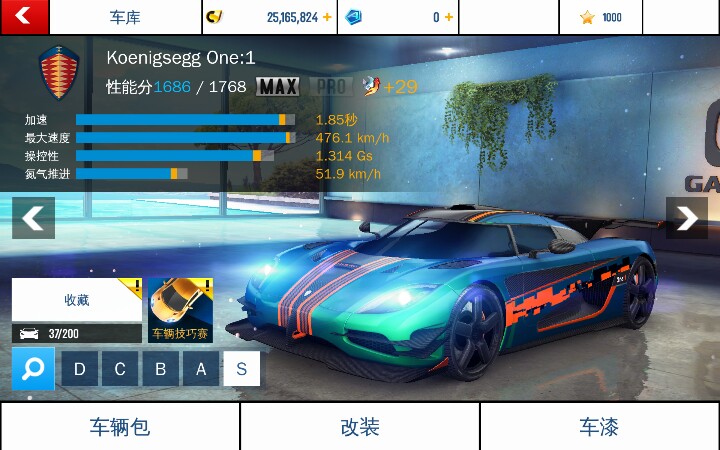Open the star 1000 rating panel
Viewport: 720px width, 450px height.
600,17
